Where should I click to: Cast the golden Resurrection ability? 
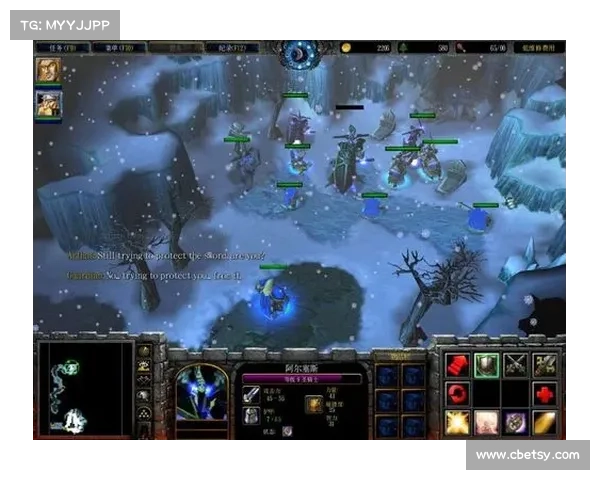(544, 422)
